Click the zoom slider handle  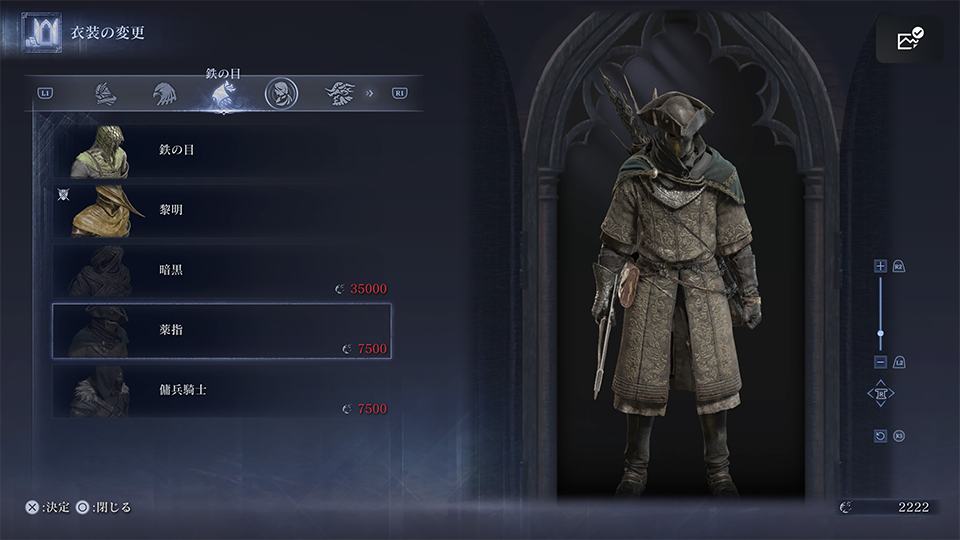[x=880, y=333]
